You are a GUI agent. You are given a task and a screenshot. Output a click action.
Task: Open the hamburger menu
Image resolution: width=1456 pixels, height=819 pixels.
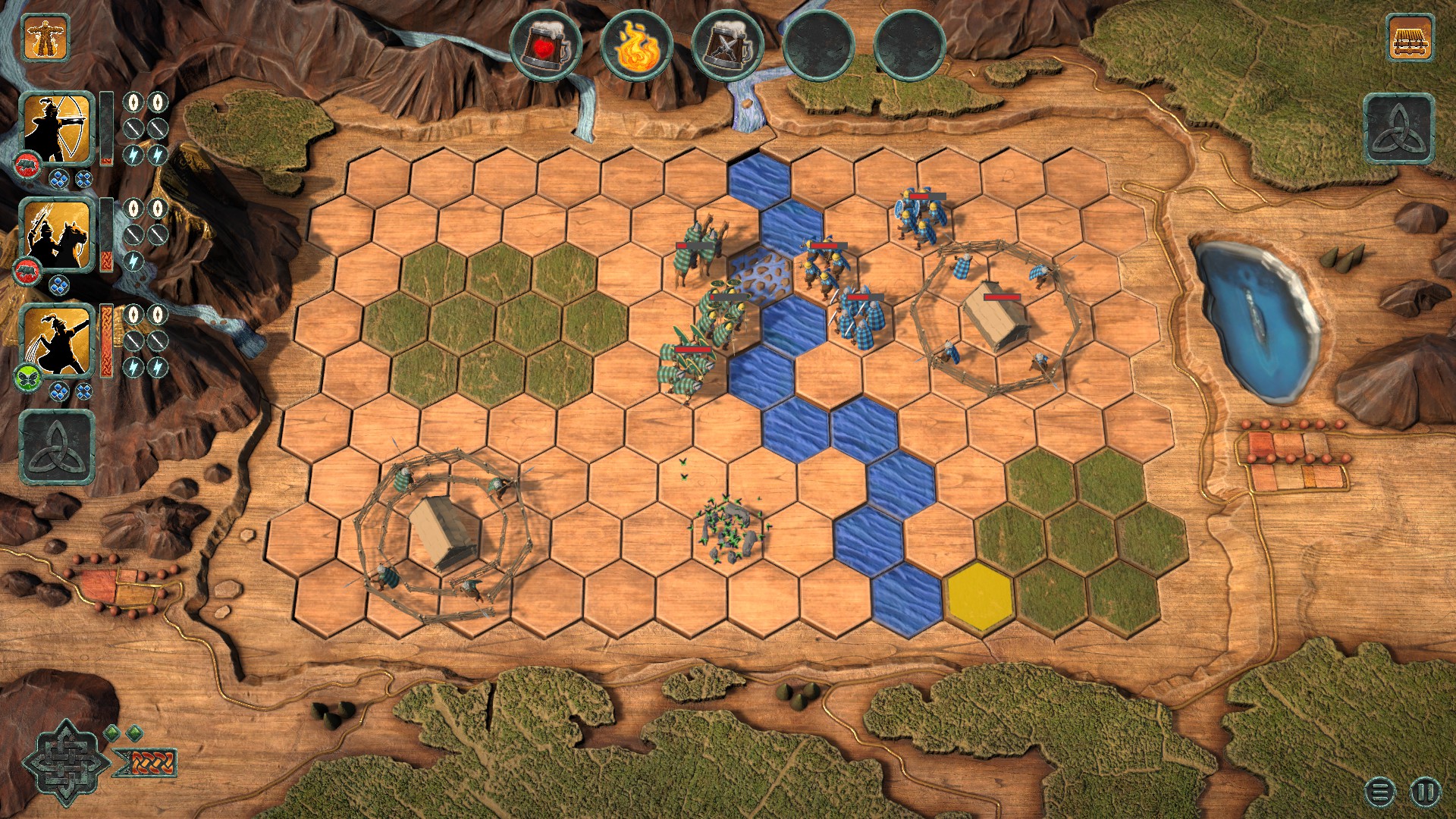1380,792
